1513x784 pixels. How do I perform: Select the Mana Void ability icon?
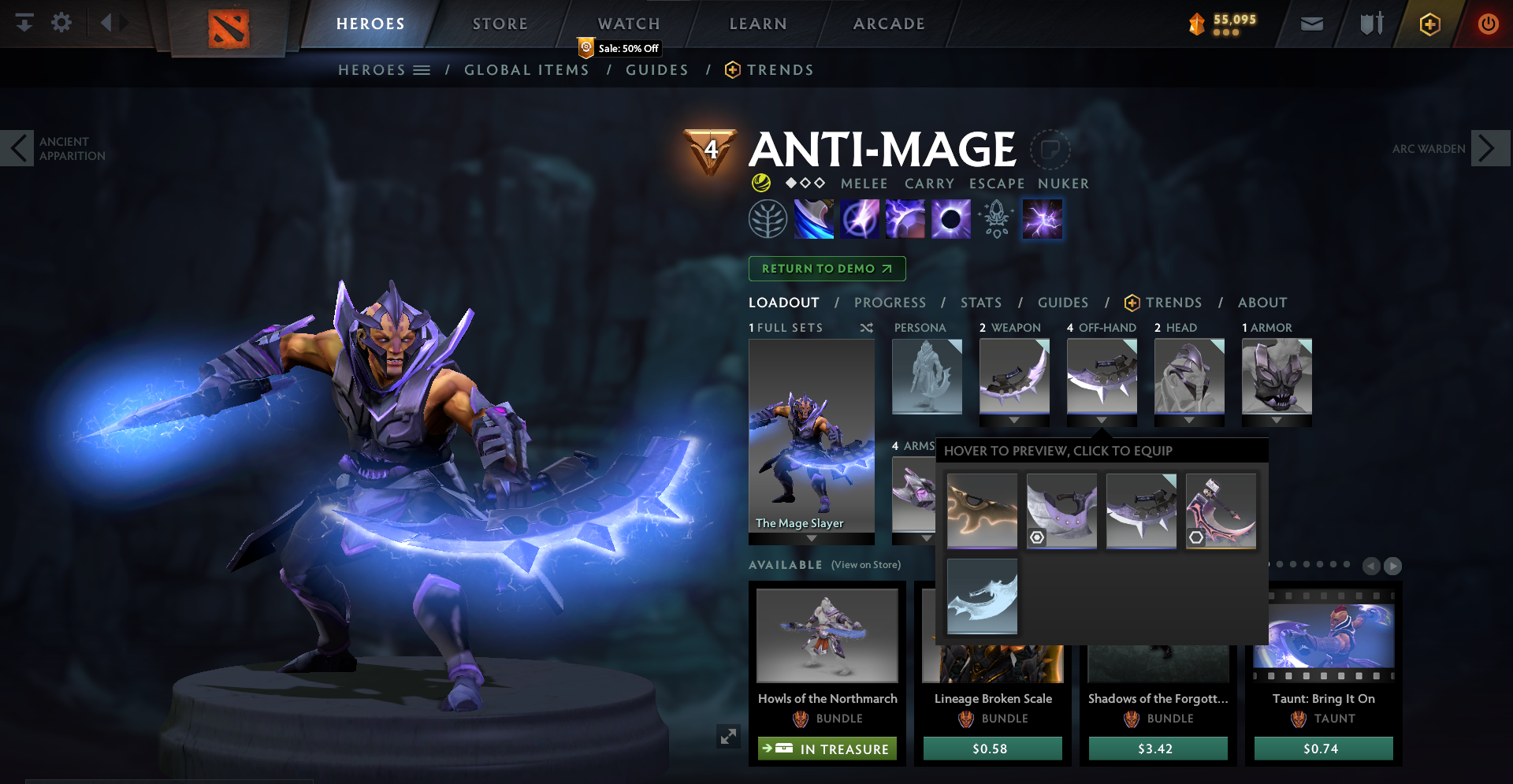coord(951,218)
